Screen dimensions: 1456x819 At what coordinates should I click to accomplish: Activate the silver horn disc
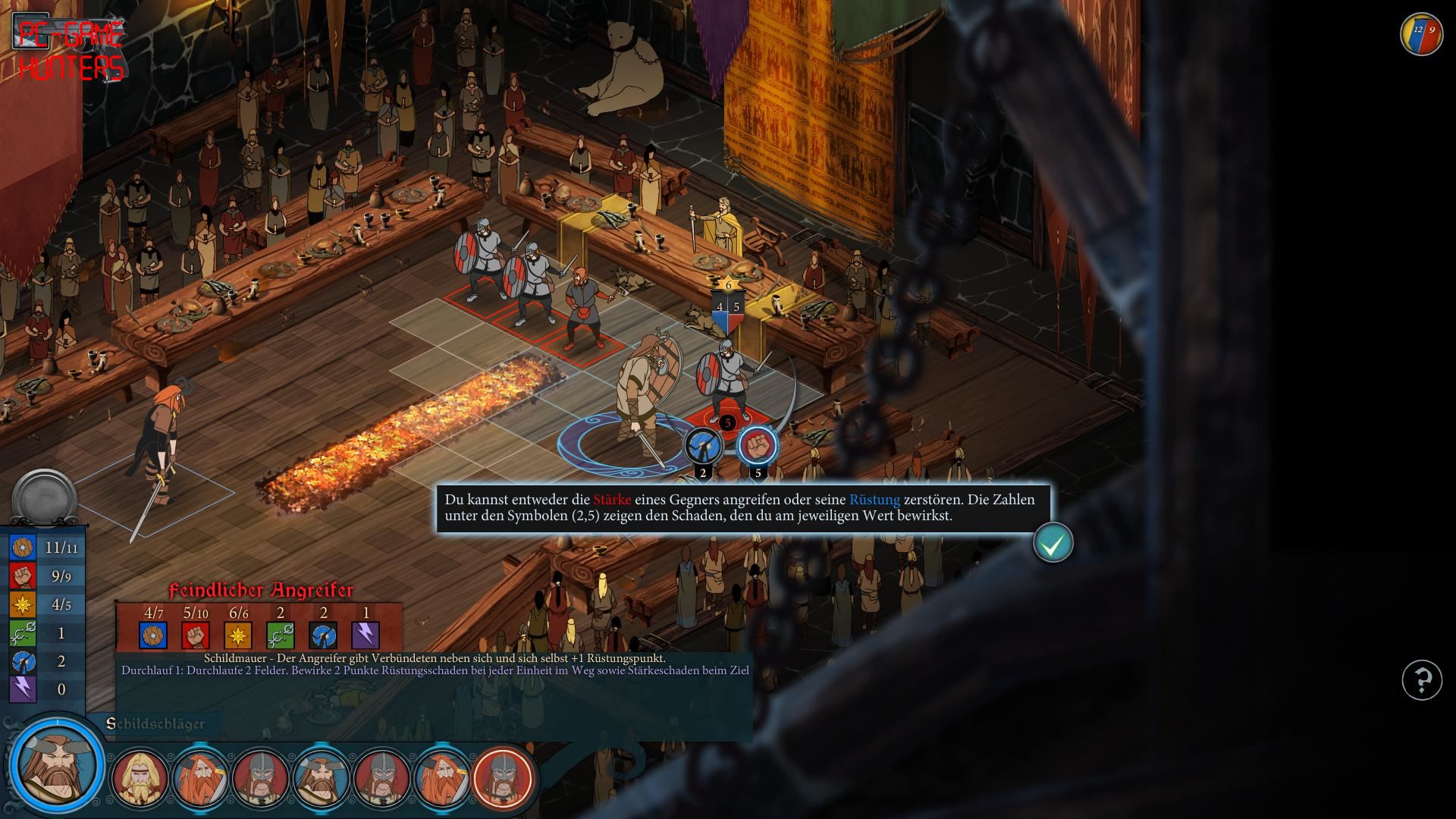[44, 498]
